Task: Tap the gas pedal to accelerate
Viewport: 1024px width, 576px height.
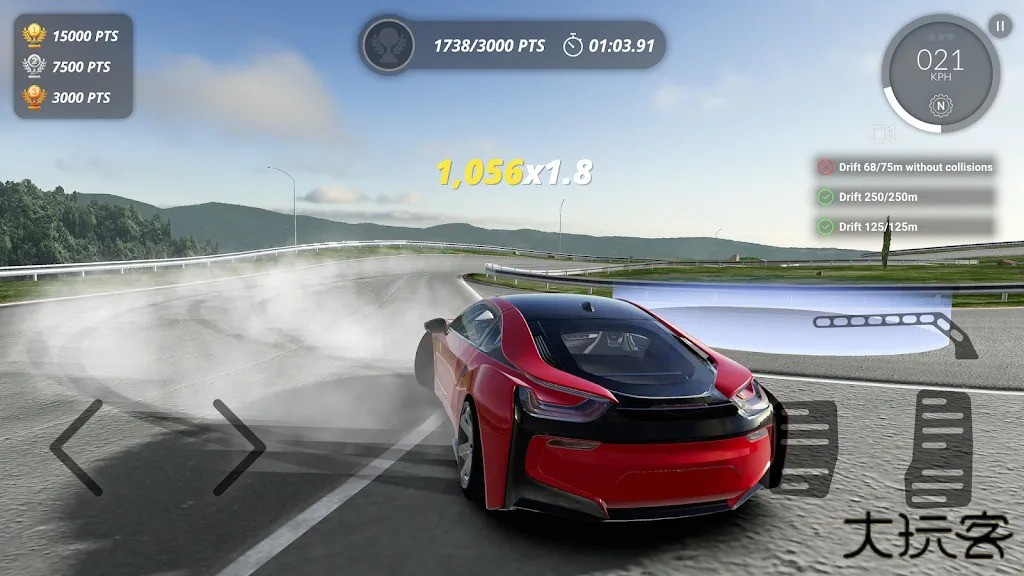Action: pos(938,448)
